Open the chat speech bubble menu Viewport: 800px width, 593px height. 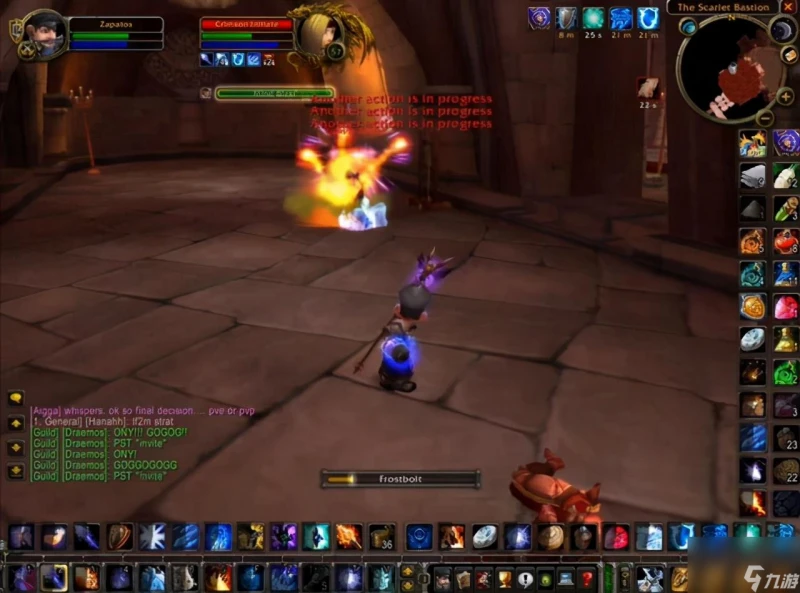16,398
